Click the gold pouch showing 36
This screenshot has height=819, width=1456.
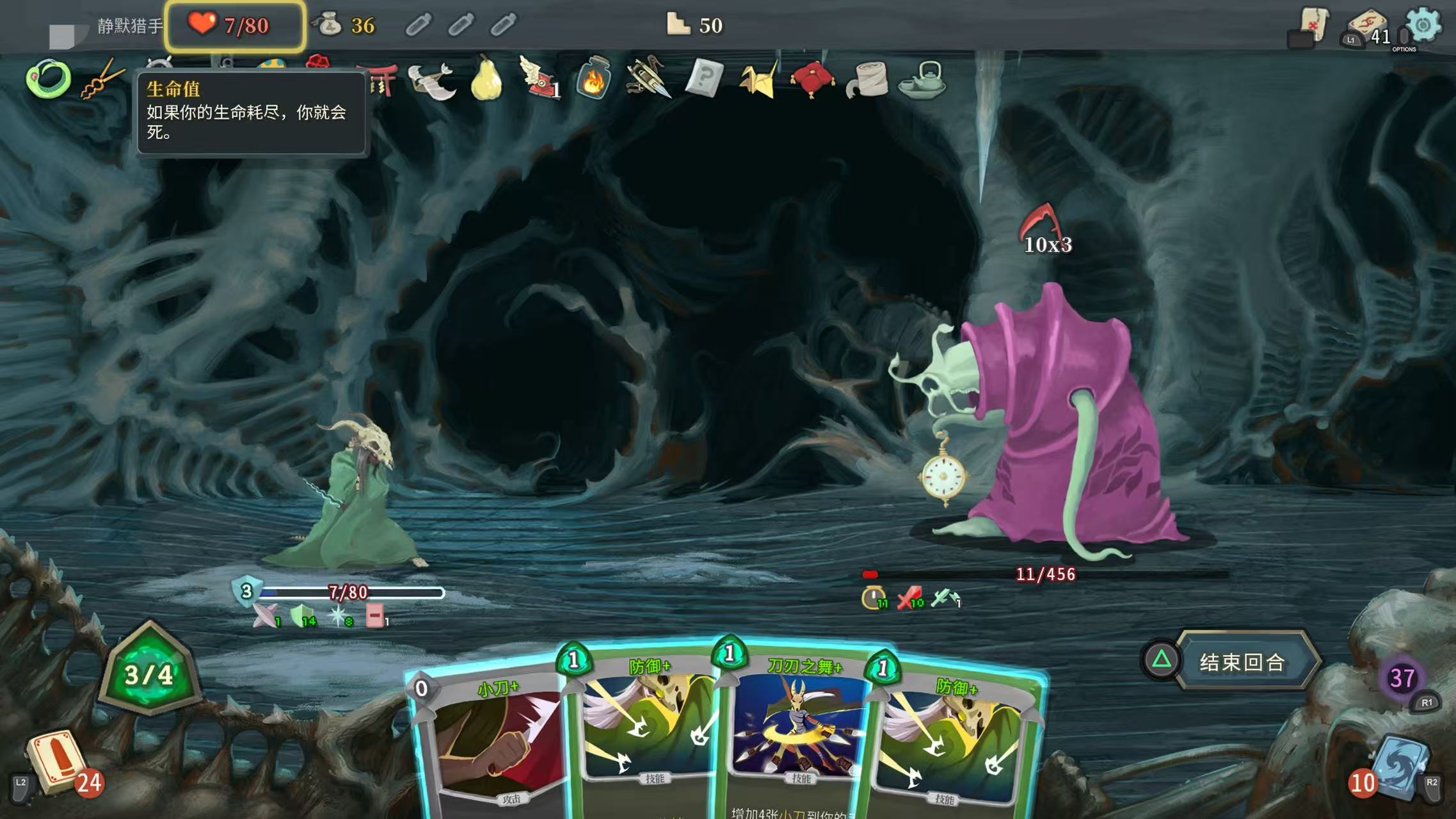coord(330,26)
